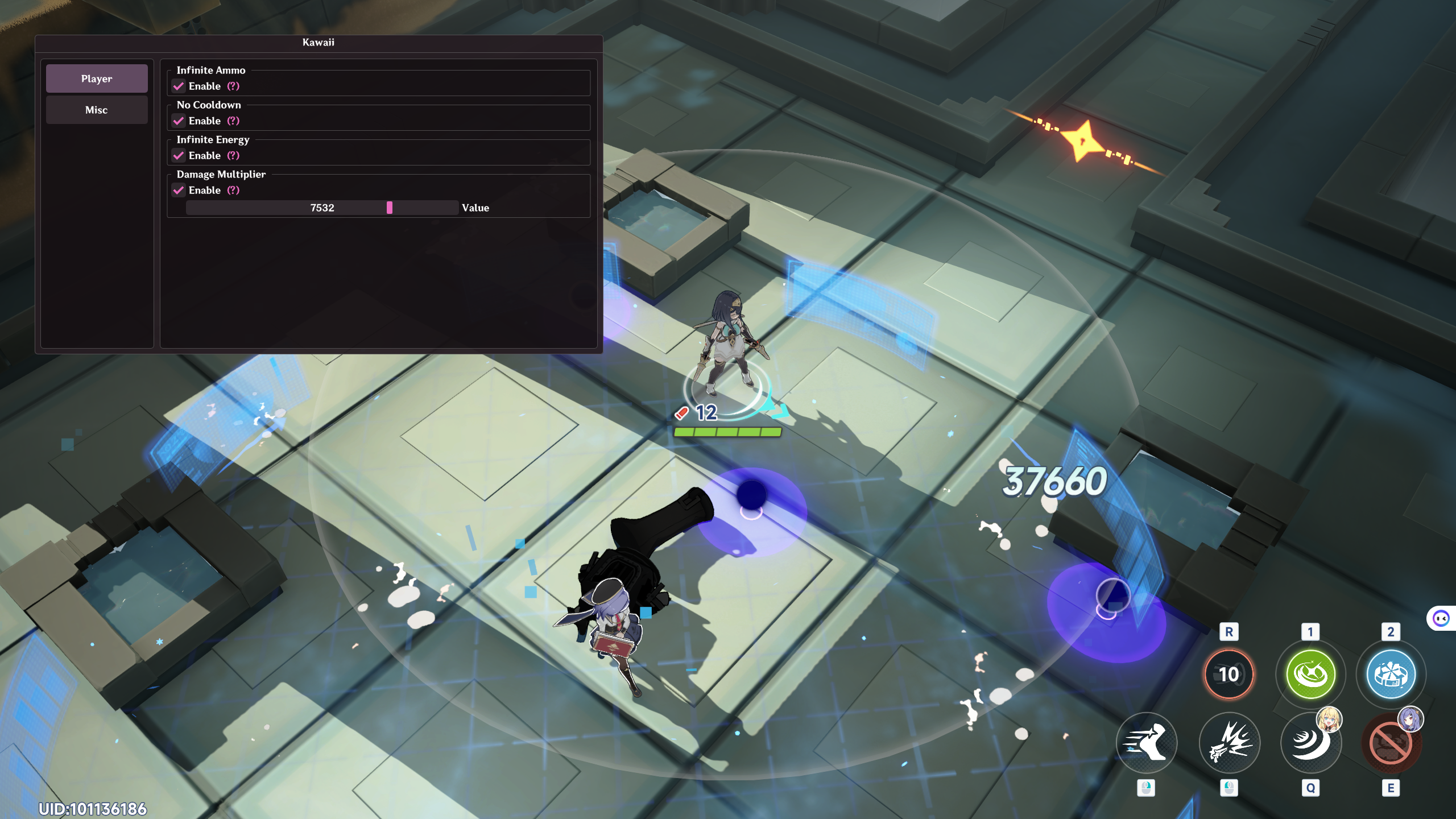This screenshot has height=819, width=1456.
Task: Click the Damage Multiplier question mark
Action: [233, 191]
